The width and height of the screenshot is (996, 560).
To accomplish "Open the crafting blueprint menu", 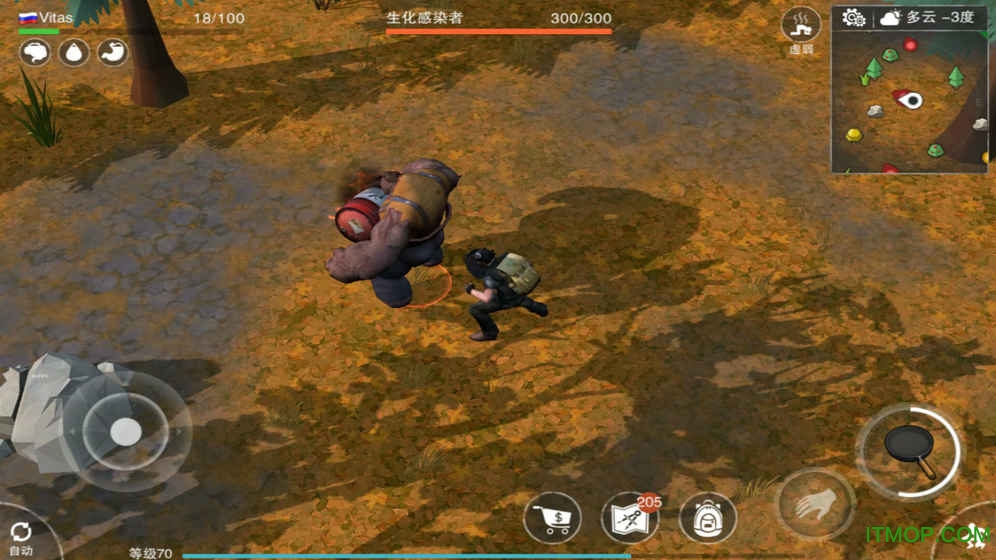I will coord(629,518).
